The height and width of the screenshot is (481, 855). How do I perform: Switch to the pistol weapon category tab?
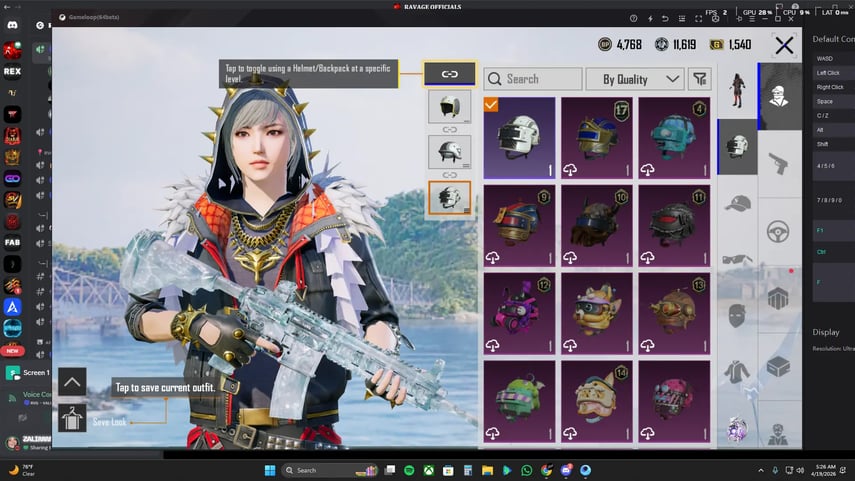coord(777,163)
